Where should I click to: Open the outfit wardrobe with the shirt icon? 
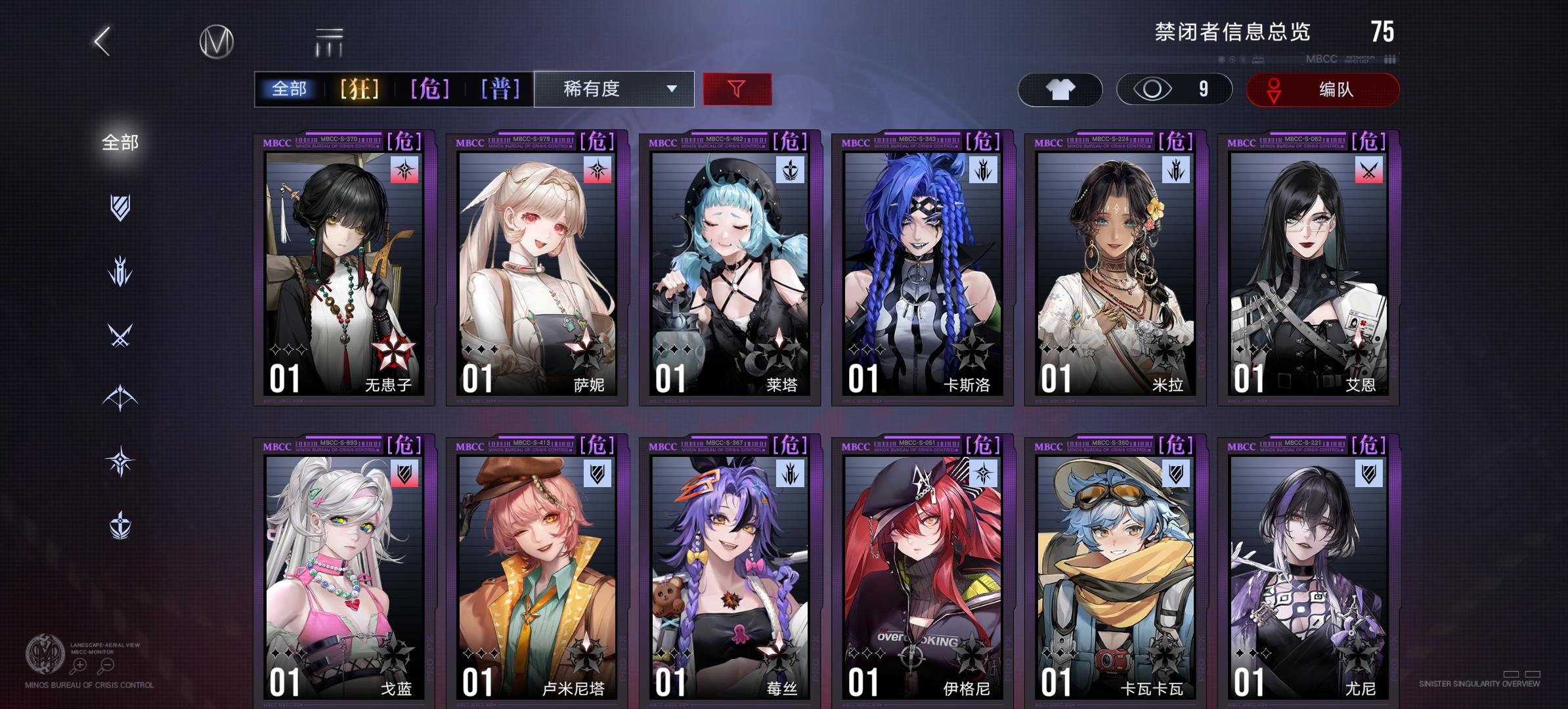coord(1059,89)
